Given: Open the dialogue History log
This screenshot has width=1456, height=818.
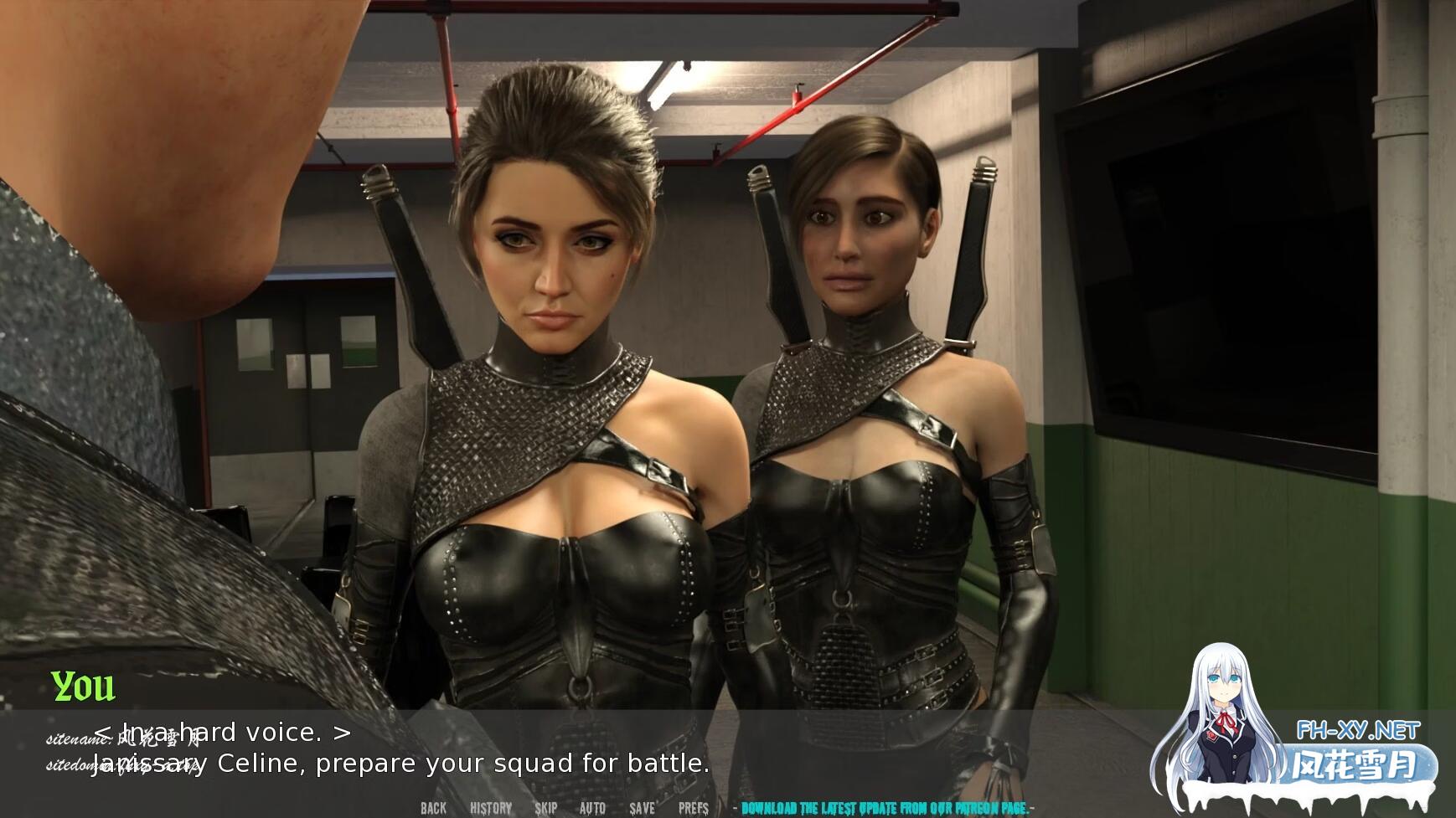Looking at the screenshot, I should [490, 808].
